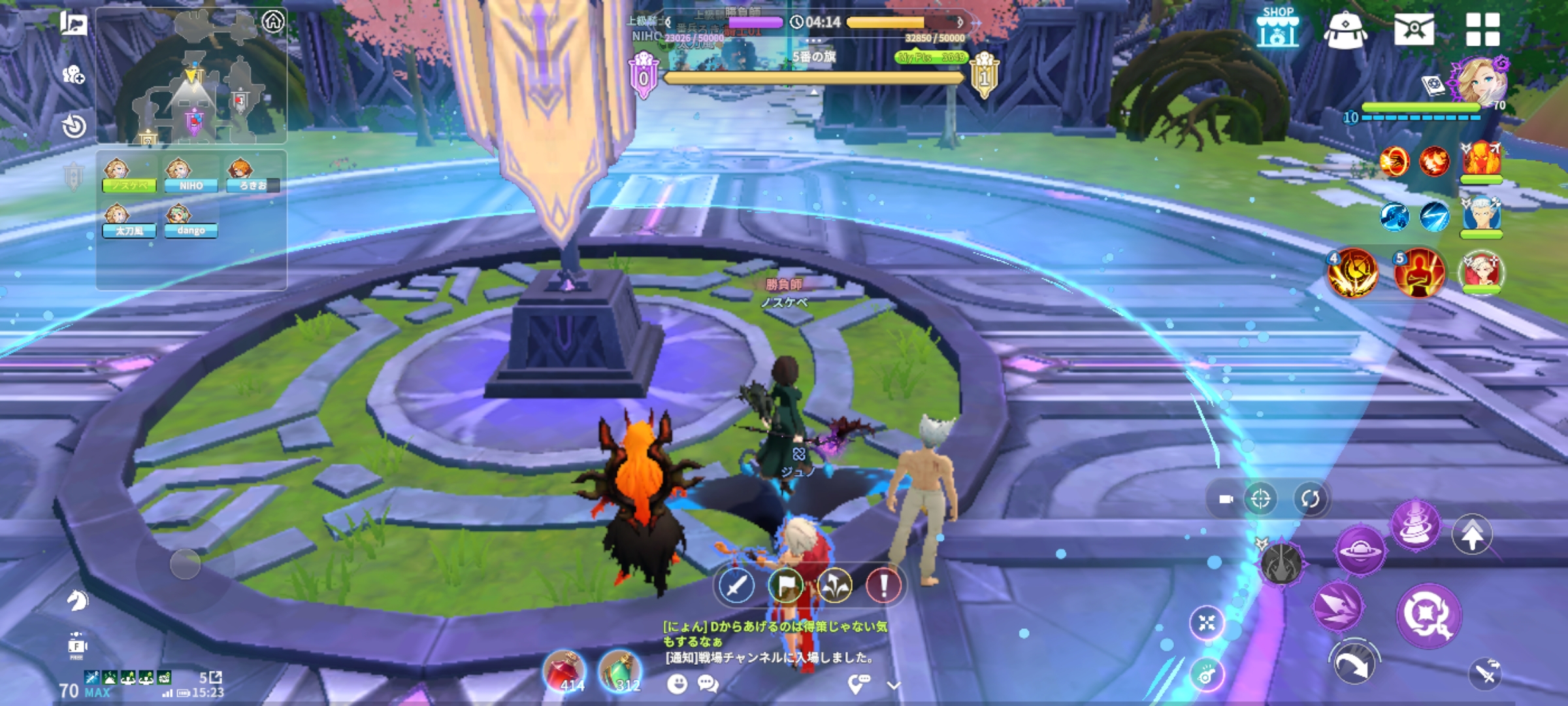
Task: Send the sword attack signal
Action: pyautogui.click(x=736, y=586)
